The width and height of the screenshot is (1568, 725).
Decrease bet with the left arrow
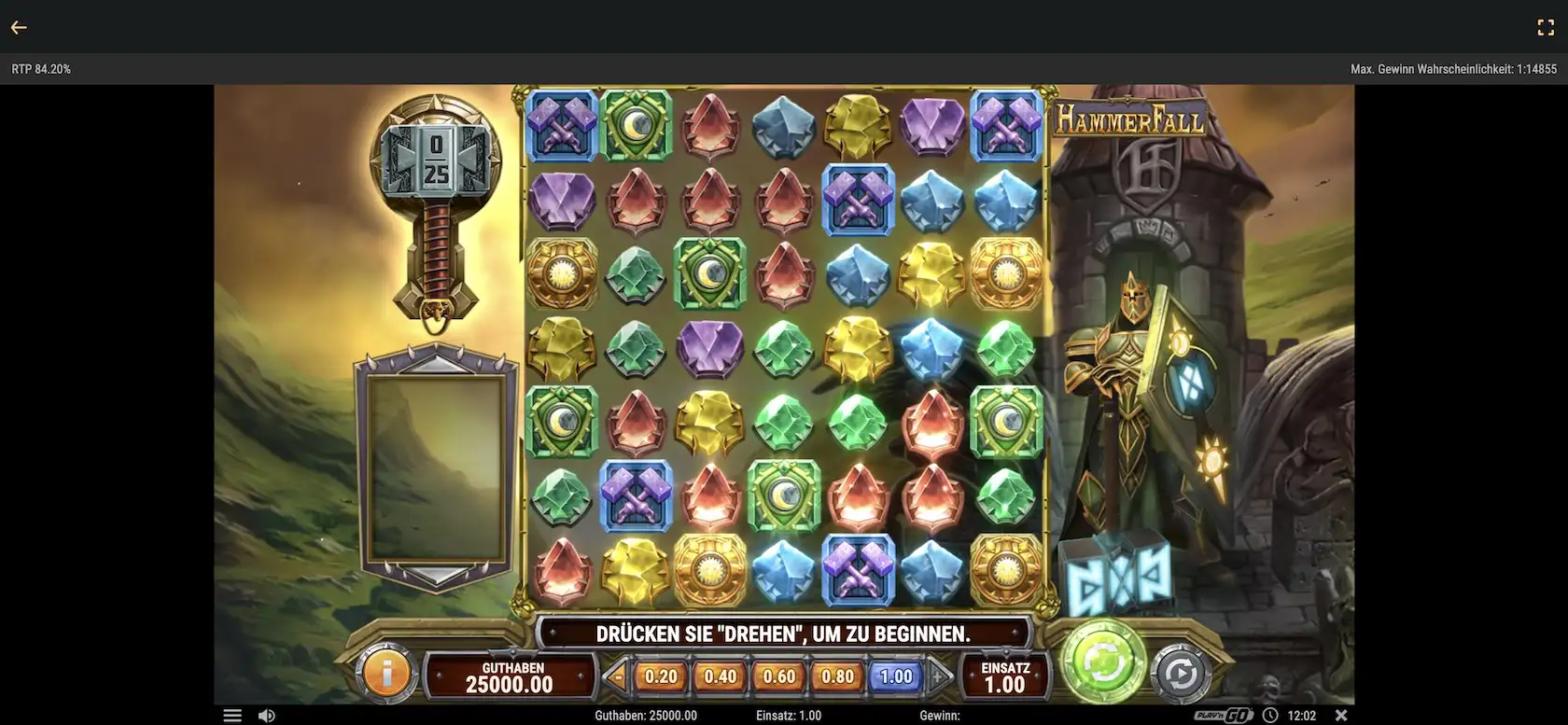[616, 676]
